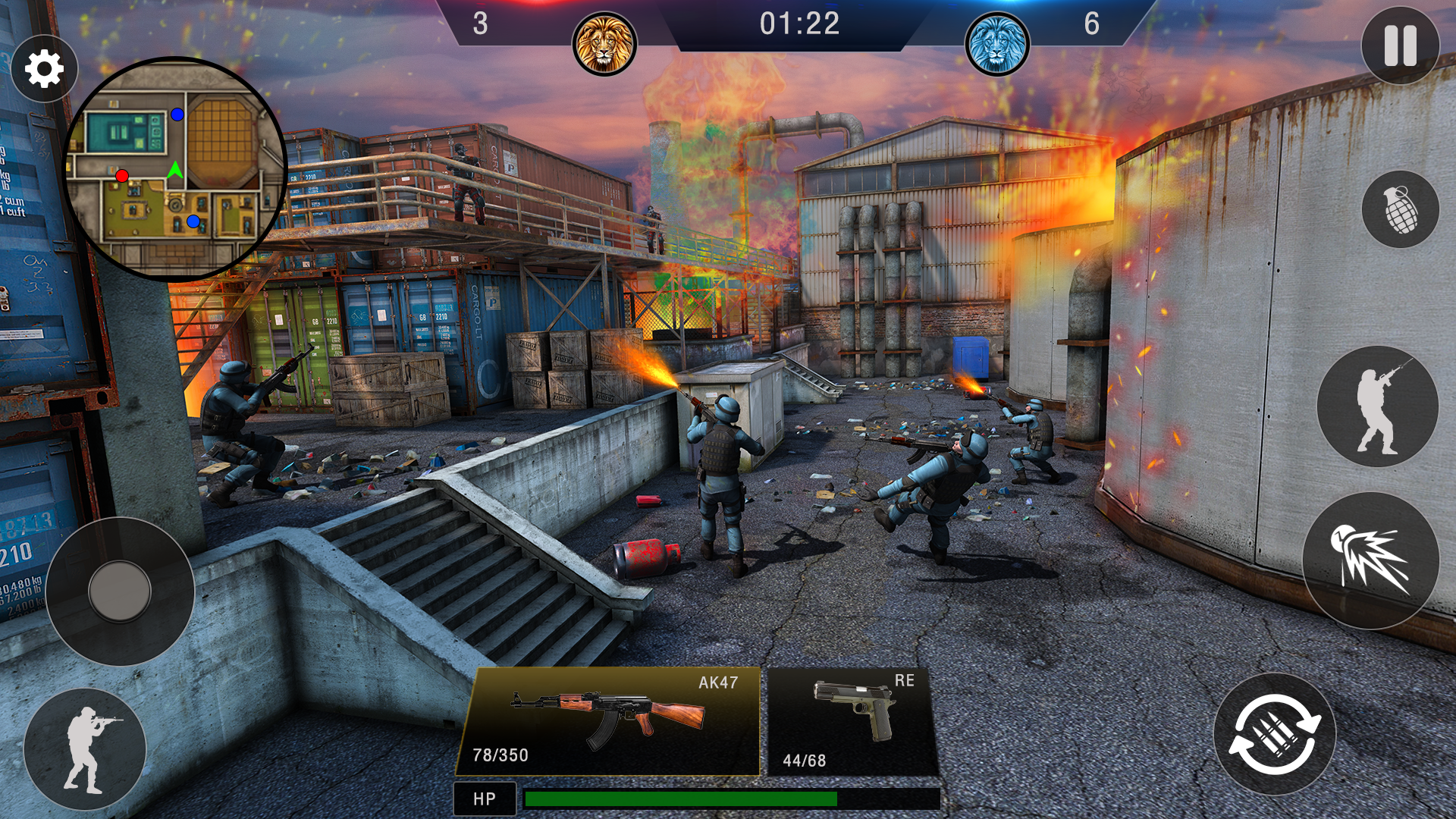Click the gold lion team emblem
The image size is (1456, 819).
604,44
